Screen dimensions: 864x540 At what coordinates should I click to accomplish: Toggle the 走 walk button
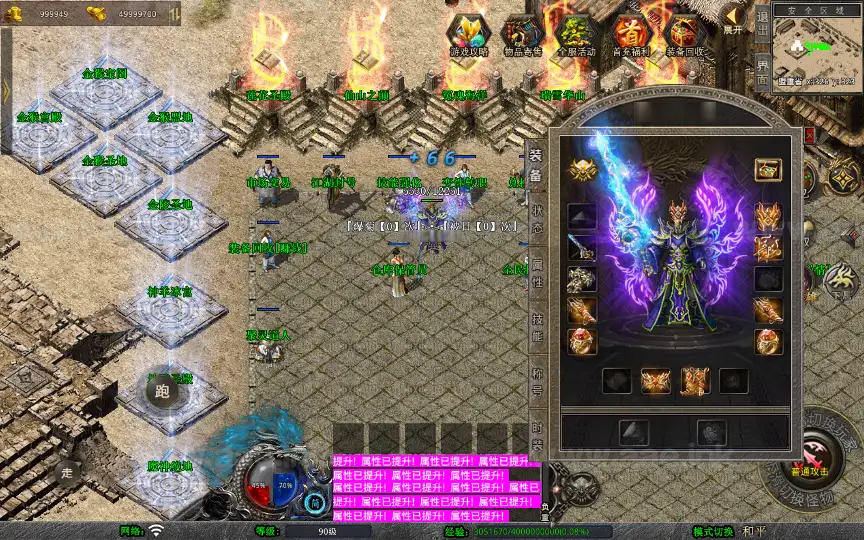[x=67, y=472]
